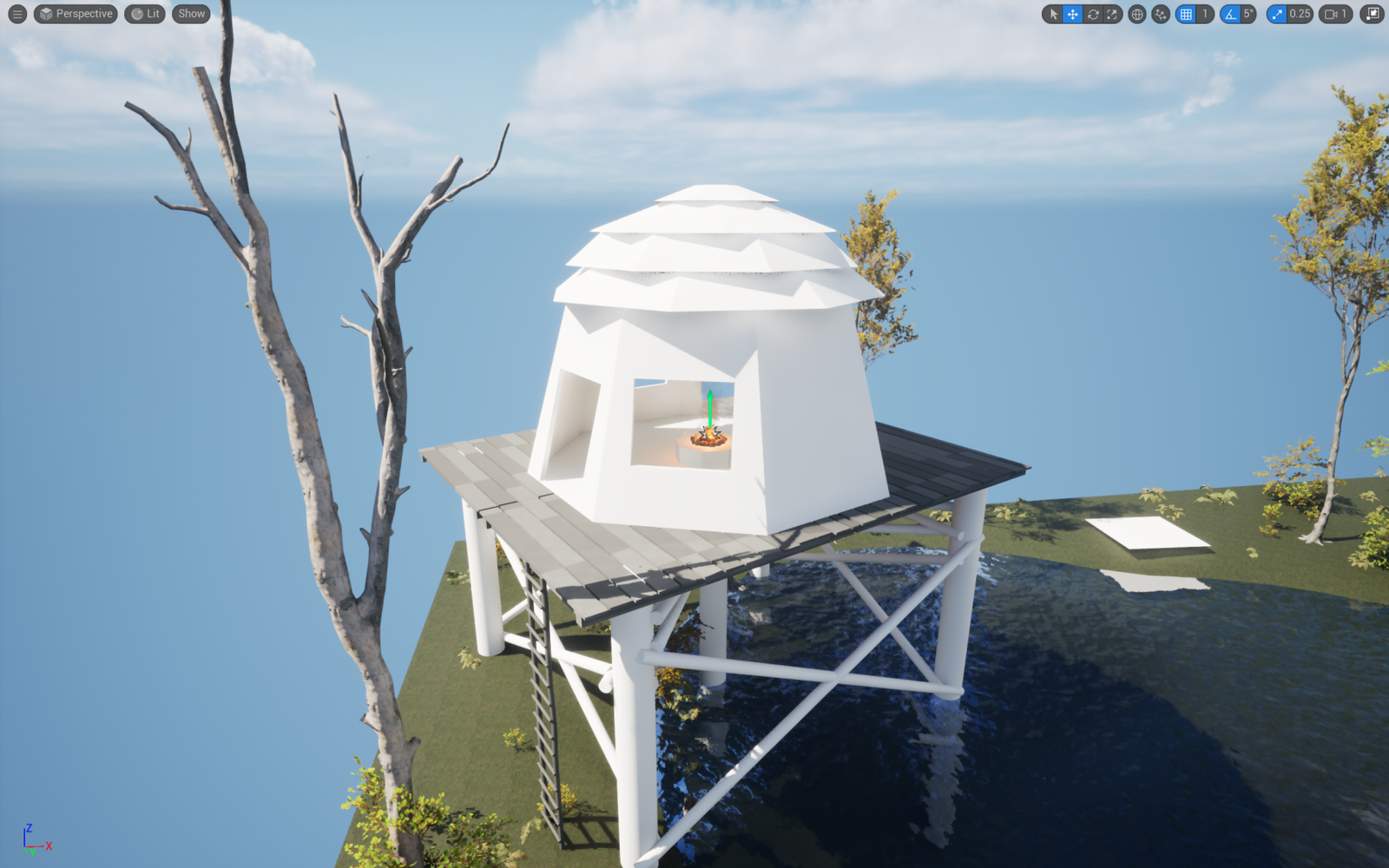The width and height of the screenshot is (1389, 868).
Task: Open the Perspective view mode dropdown
Action: pos(76,14)
